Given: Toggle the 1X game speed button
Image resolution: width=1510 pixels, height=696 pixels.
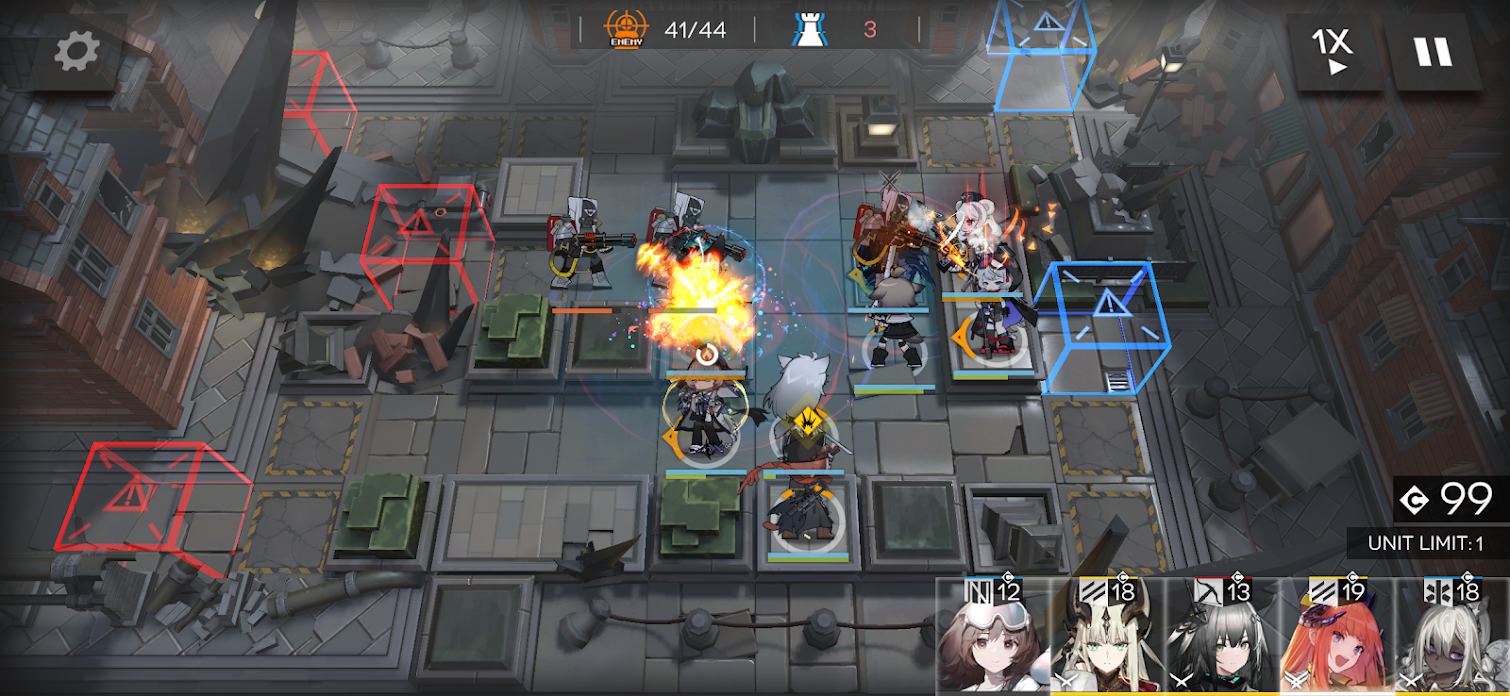Looking at the screenshot, I should (1332, 49).
